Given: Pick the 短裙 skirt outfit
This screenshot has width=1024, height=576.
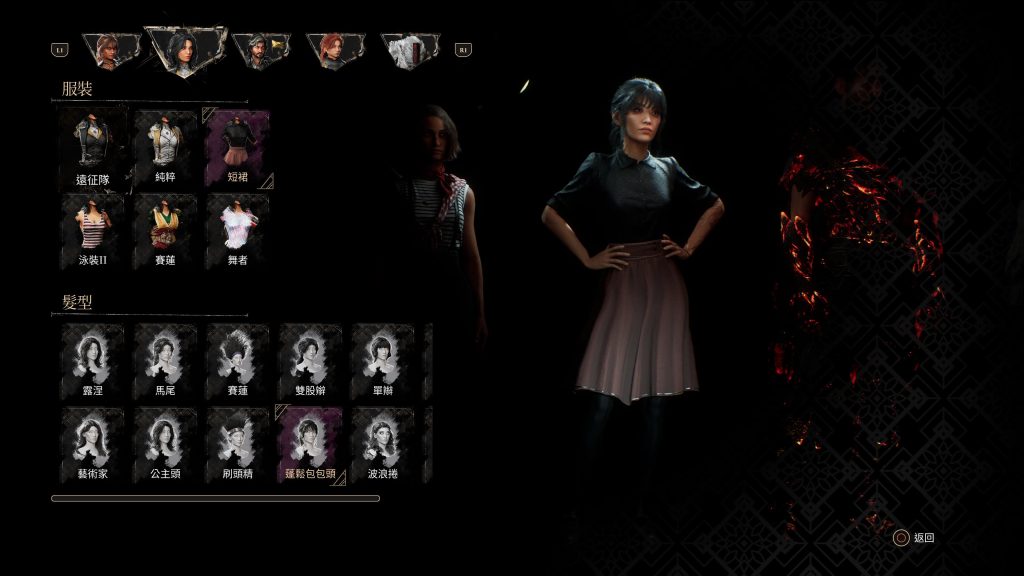Looking at the screenshot, I should [237, 150].
